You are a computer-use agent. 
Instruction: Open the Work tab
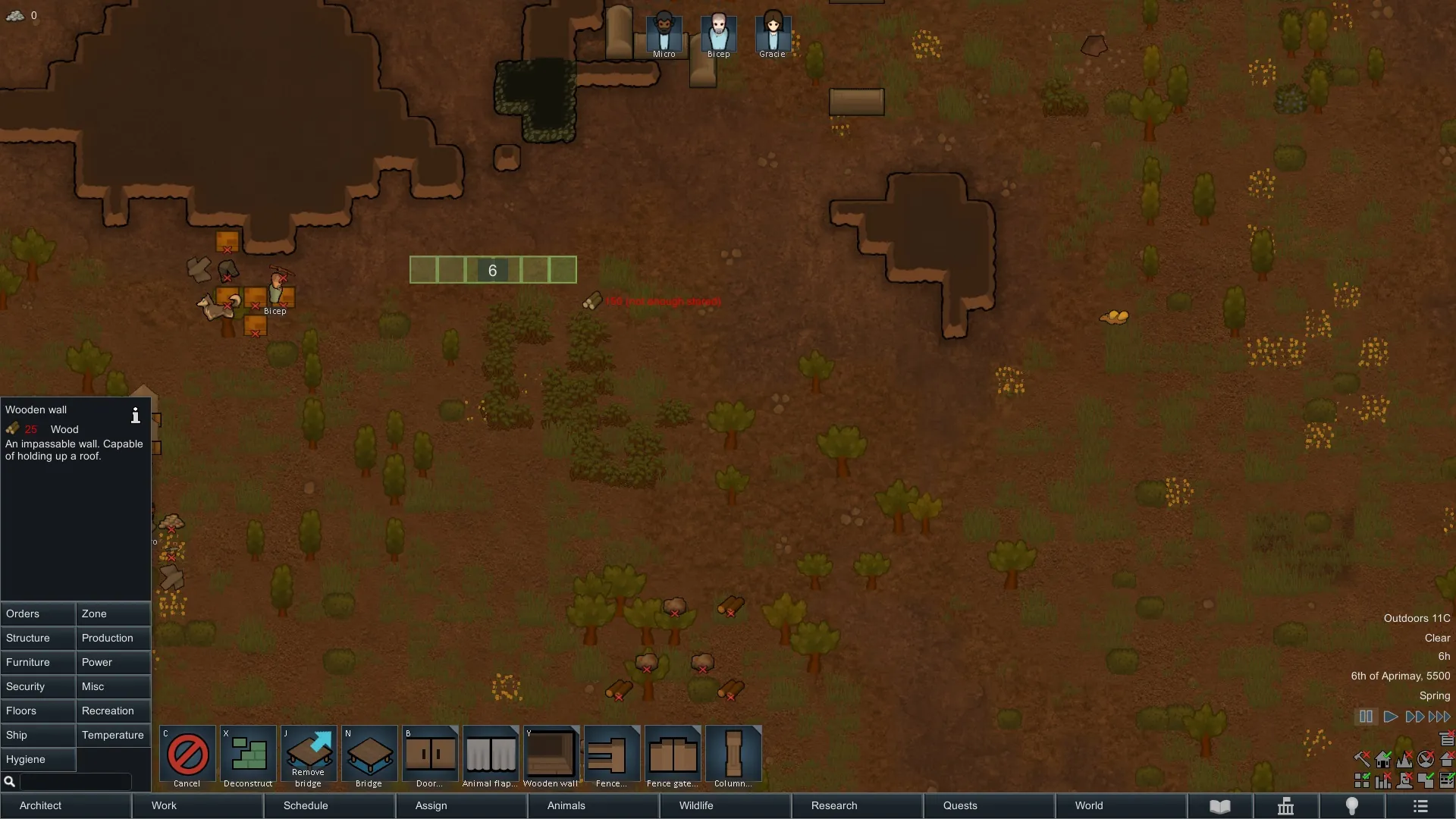pyautogui.click(x=198, y=805)
